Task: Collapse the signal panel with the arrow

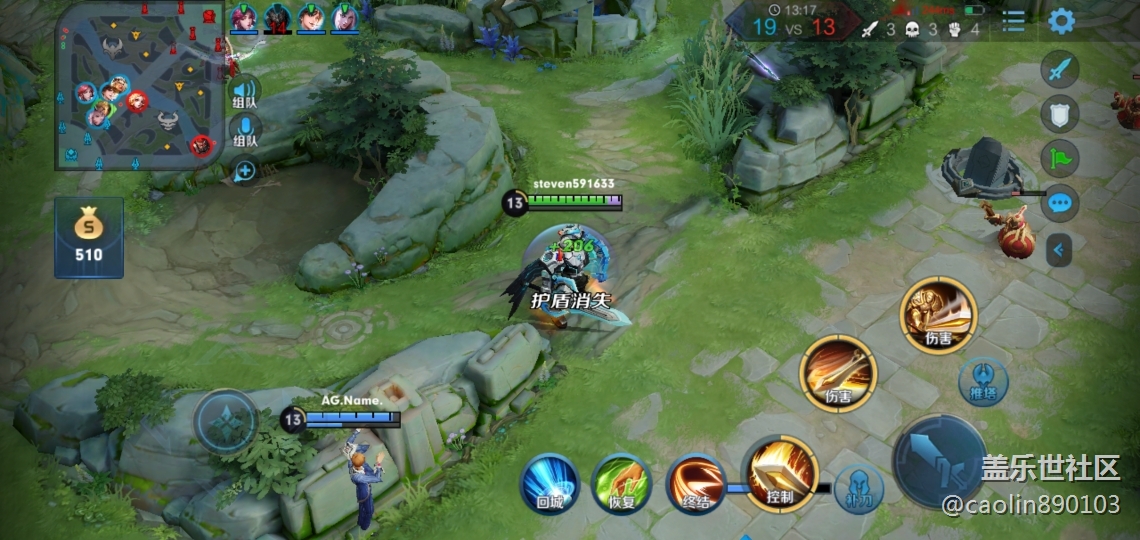Action: pyautogui.click(x=1059, y=249)
